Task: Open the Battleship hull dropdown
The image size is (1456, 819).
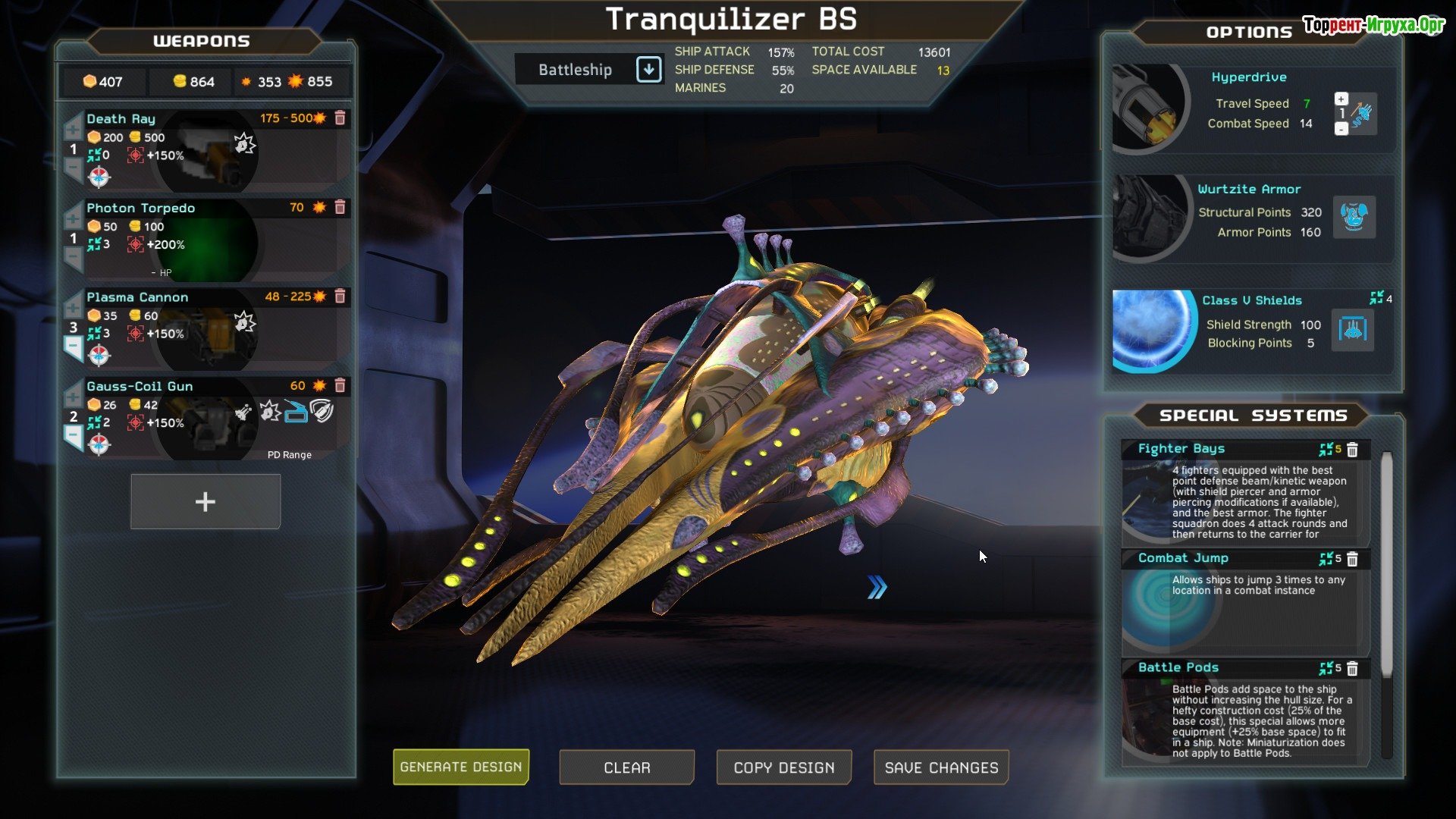Action: [648, 70]
